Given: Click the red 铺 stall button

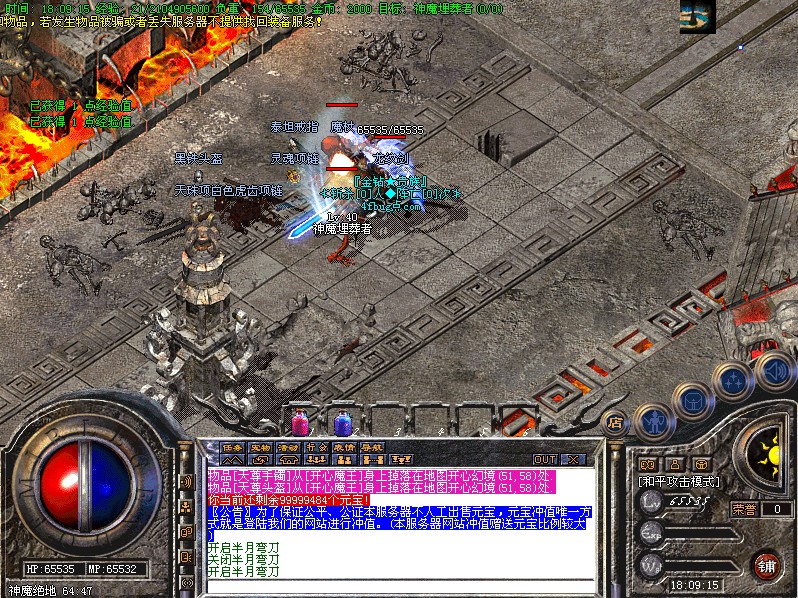Looking at the screenshot, I should point(767,564).
